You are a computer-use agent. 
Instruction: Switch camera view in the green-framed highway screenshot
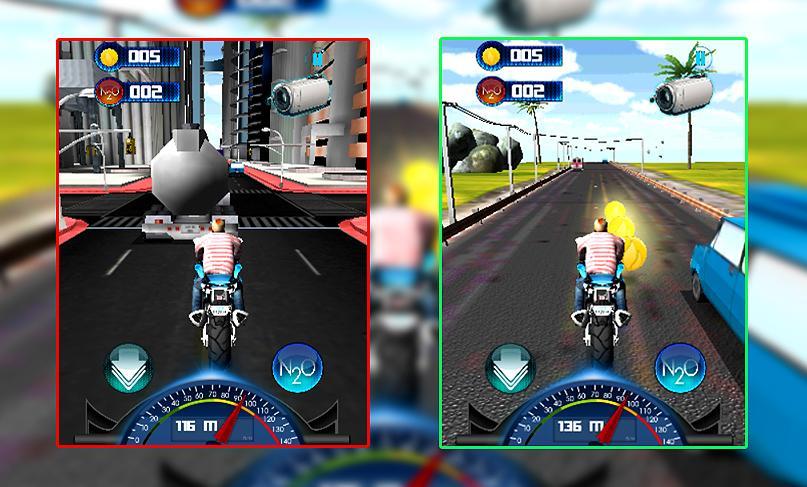pyautogui.click(x=683, y=96)
